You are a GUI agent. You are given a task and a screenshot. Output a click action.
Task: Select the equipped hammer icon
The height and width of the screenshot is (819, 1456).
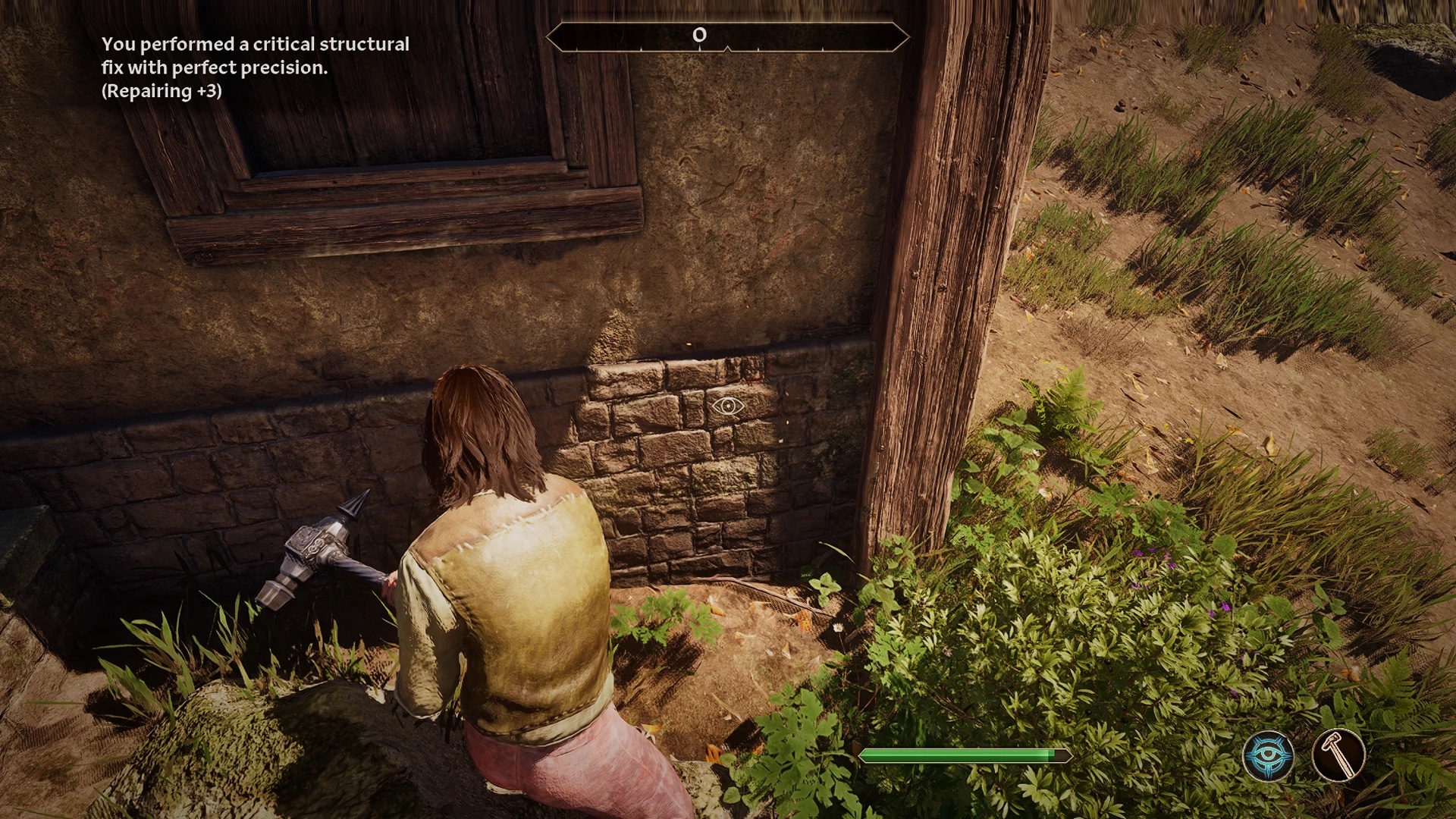[1338, 755]
